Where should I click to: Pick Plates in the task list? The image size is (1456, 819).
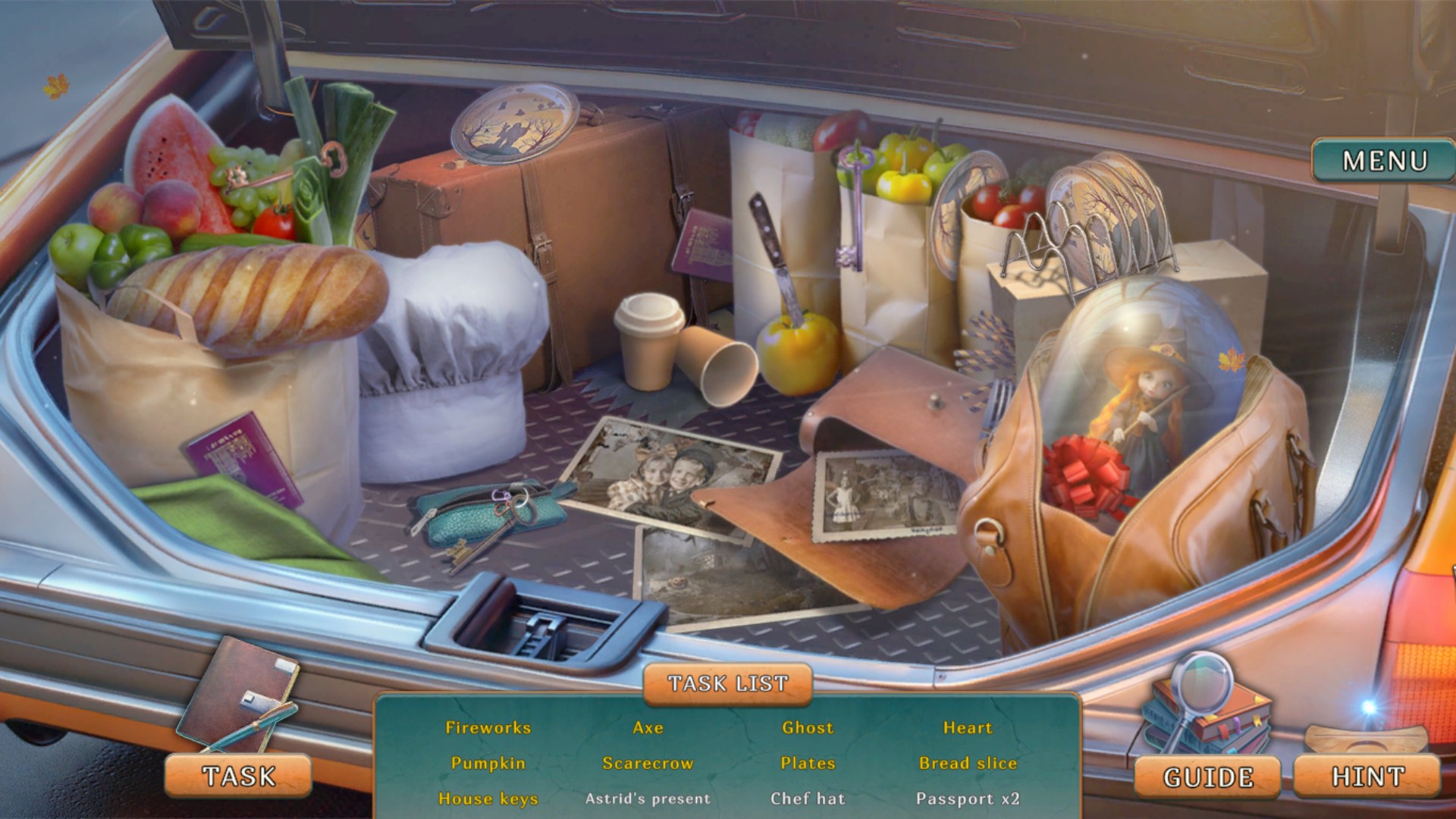click(x=808, y=764)
